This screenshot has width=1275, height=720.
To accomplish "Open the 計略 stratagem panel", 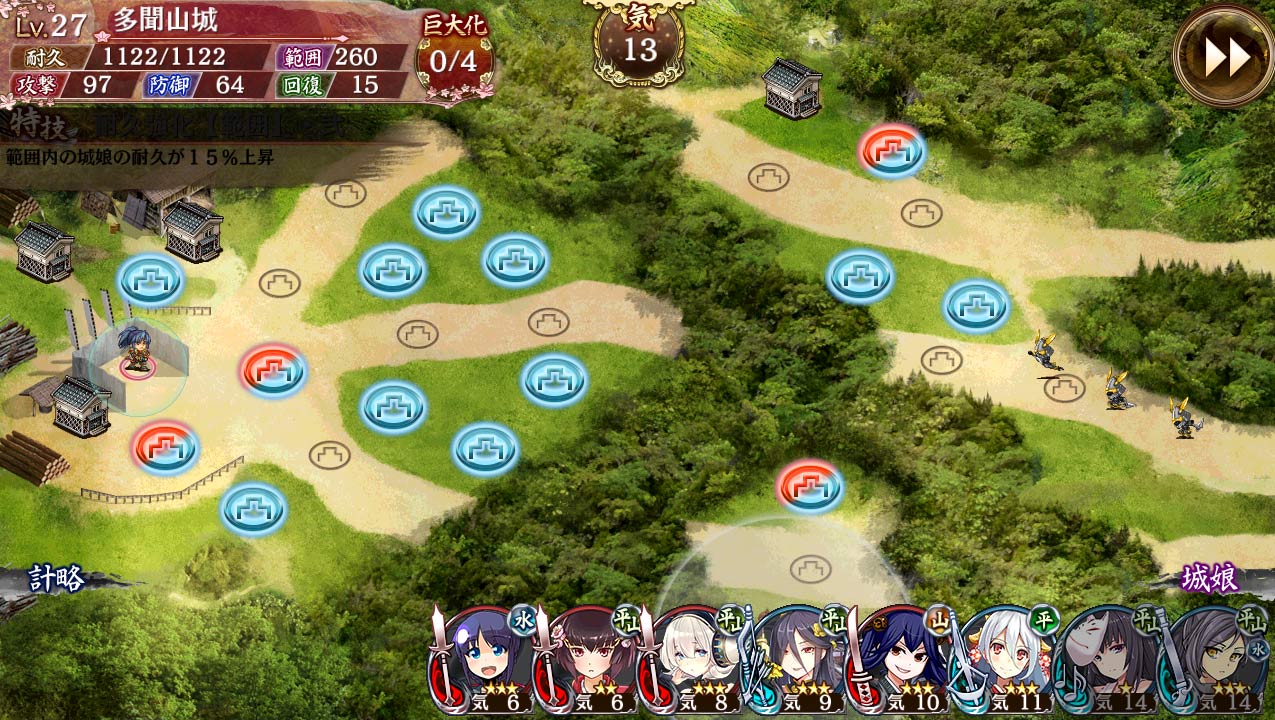I will [56, 579].
